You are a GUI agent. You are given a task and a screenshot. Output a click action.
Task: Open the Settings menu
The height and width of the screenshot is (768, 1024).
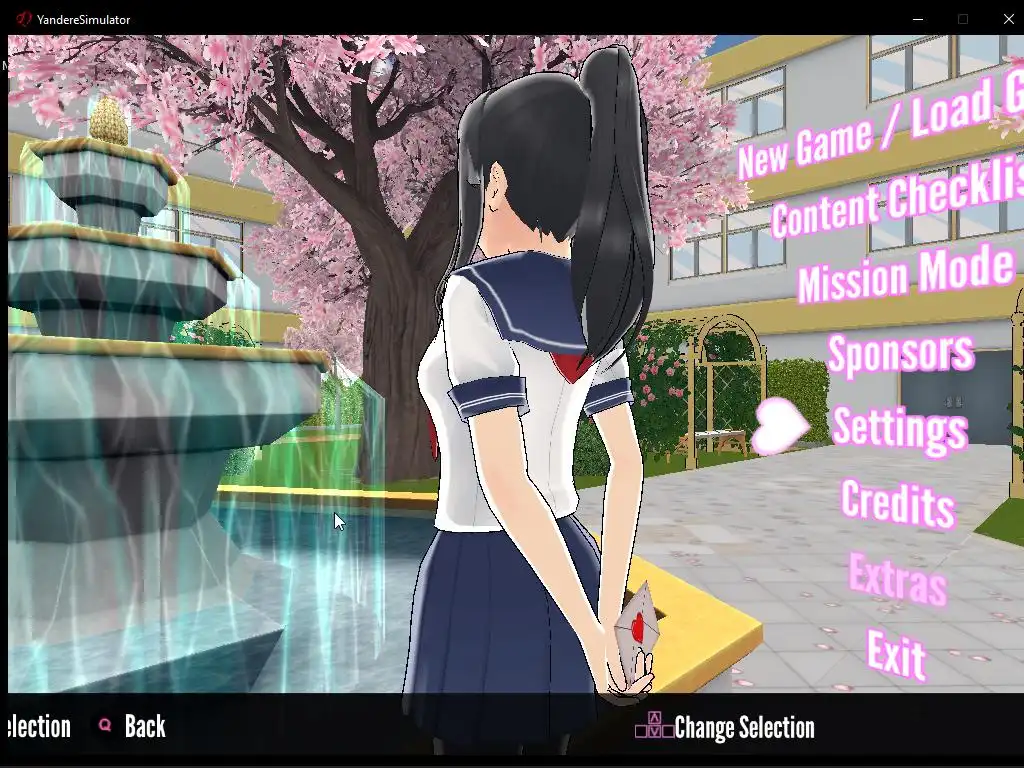(899, 427)
